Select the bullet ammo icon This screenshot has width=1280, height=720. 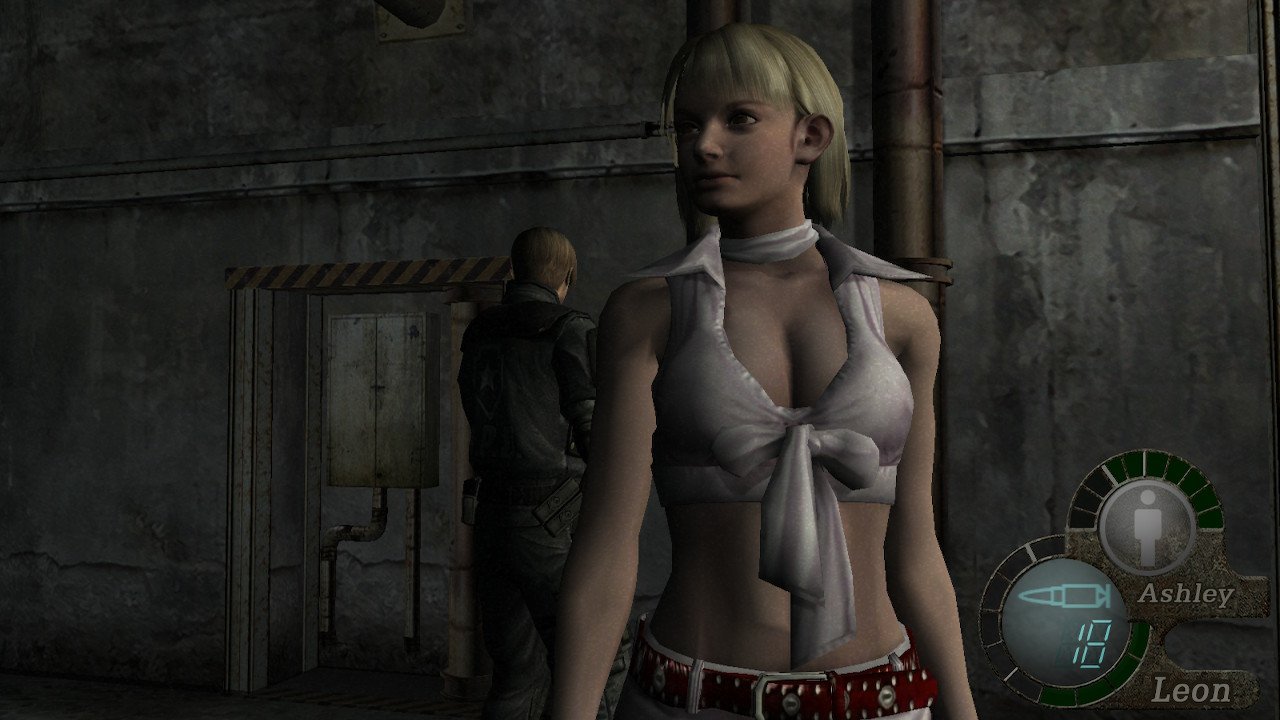click(1064, 597)
